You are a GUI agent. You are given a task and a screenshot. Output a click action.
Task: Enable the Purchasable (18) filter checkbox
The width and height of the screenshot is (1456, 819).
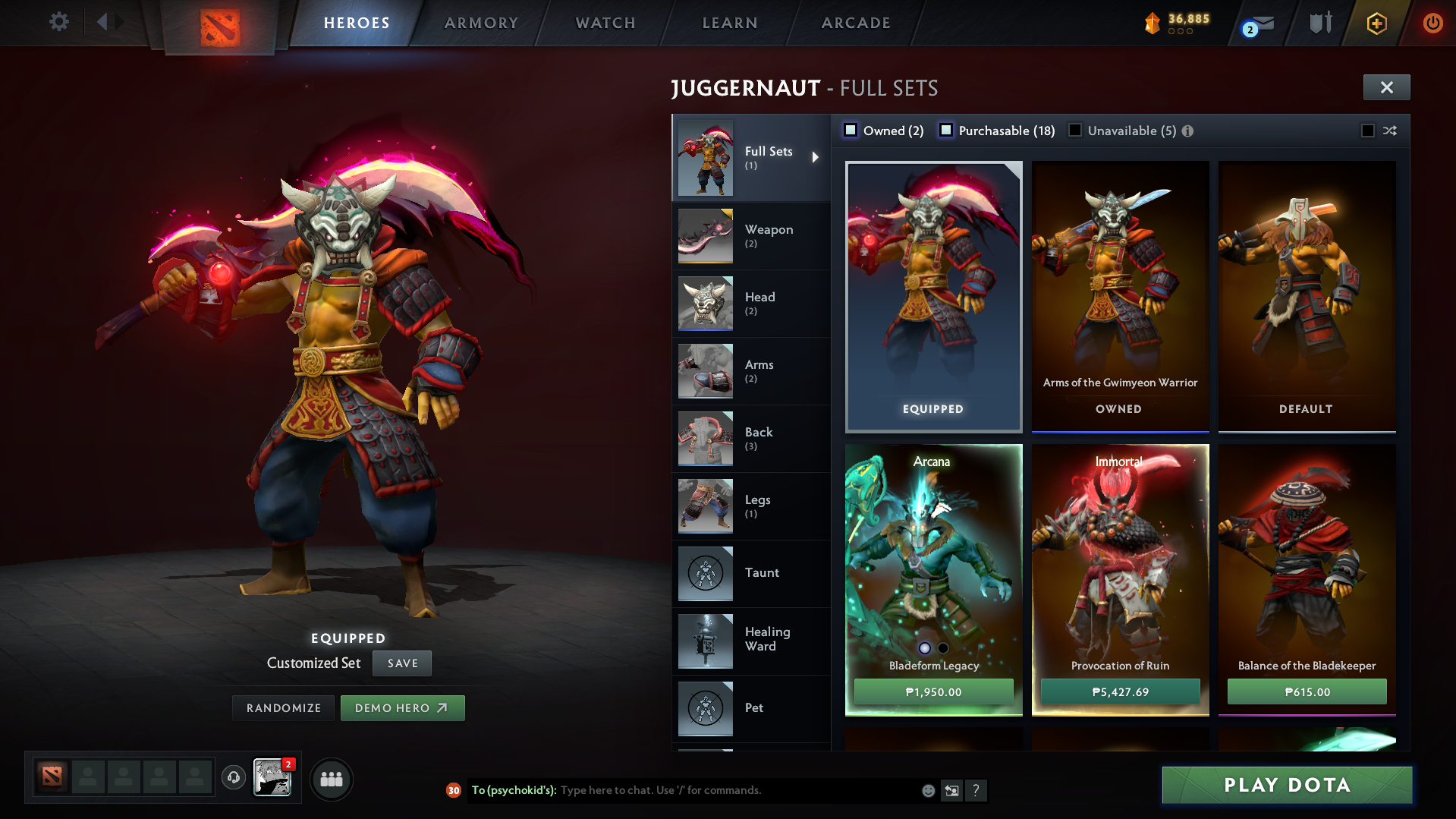point(946,130)
